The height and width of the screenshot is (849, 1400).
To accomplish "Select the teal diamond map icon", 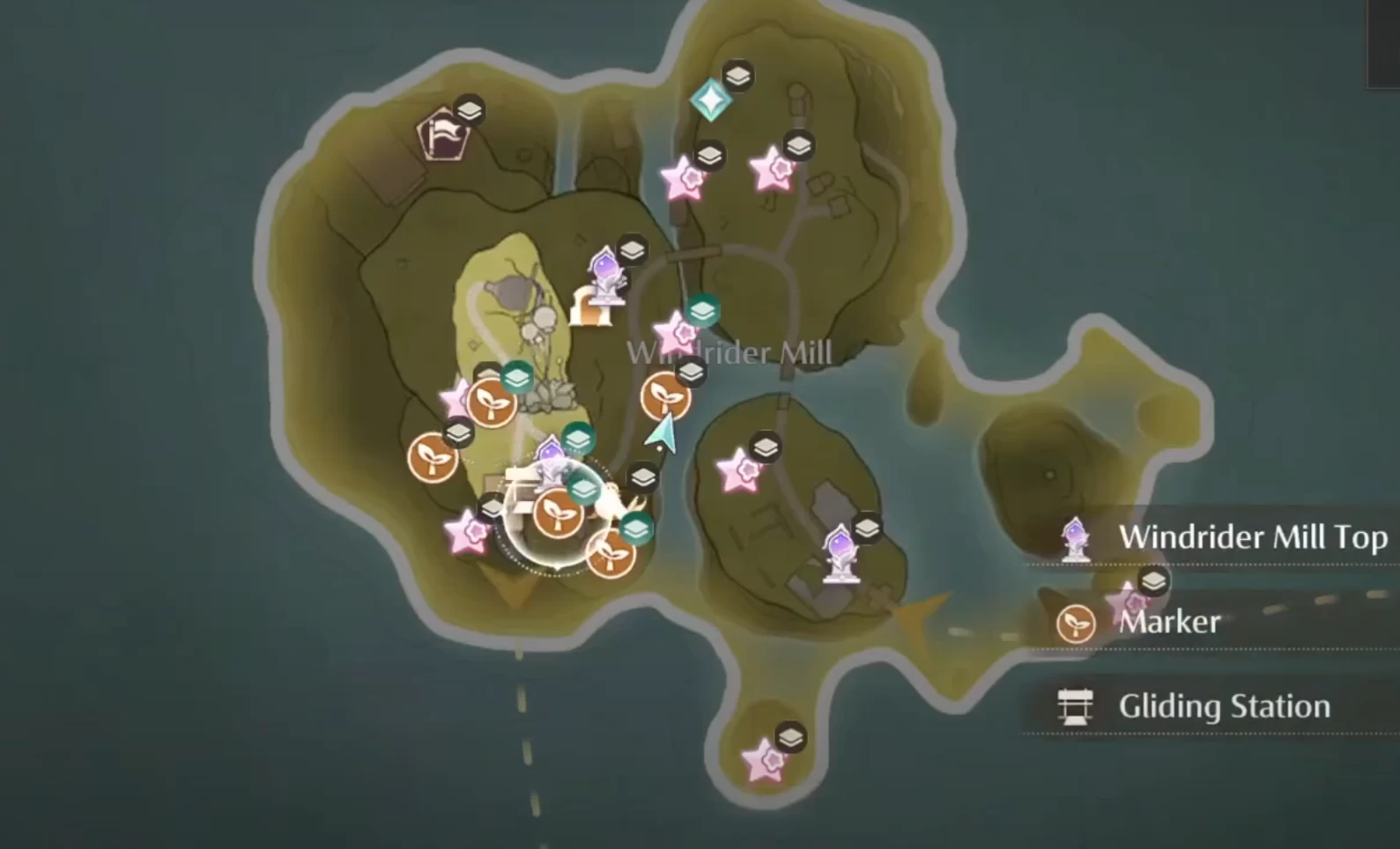I will pyautogui.click(x=710, y=100).
